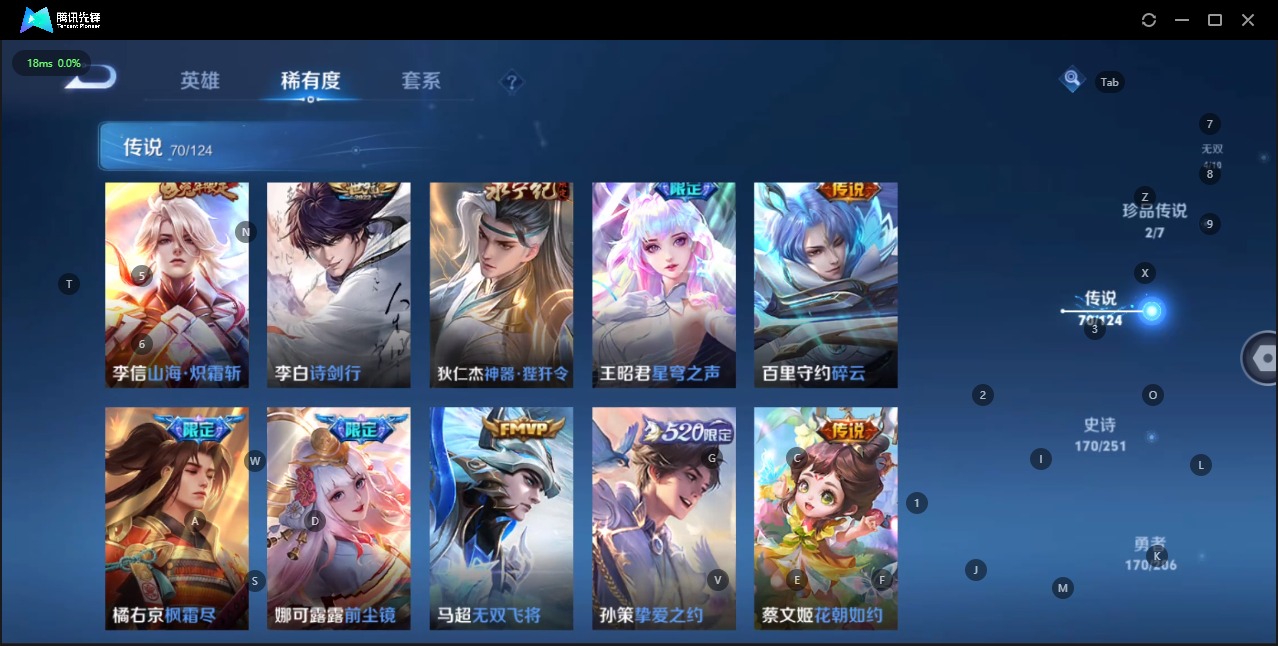This screenshot has height=646, width=1278.
Task: View 孙策 挚爱之约 skin card
Action: tap(664, 518)
